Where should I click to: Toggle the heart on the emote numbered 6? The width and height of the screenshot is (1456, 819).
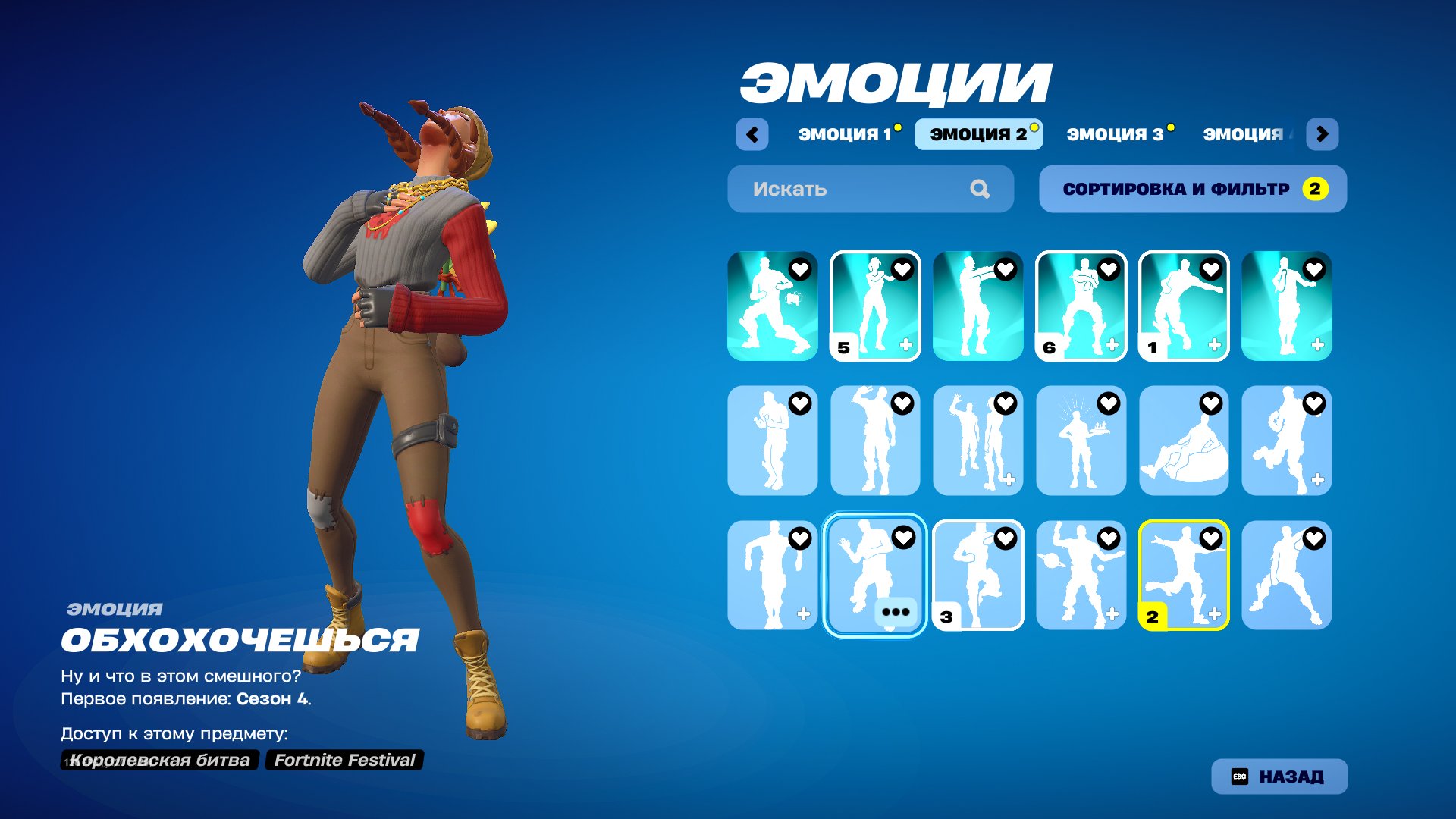1108,269
